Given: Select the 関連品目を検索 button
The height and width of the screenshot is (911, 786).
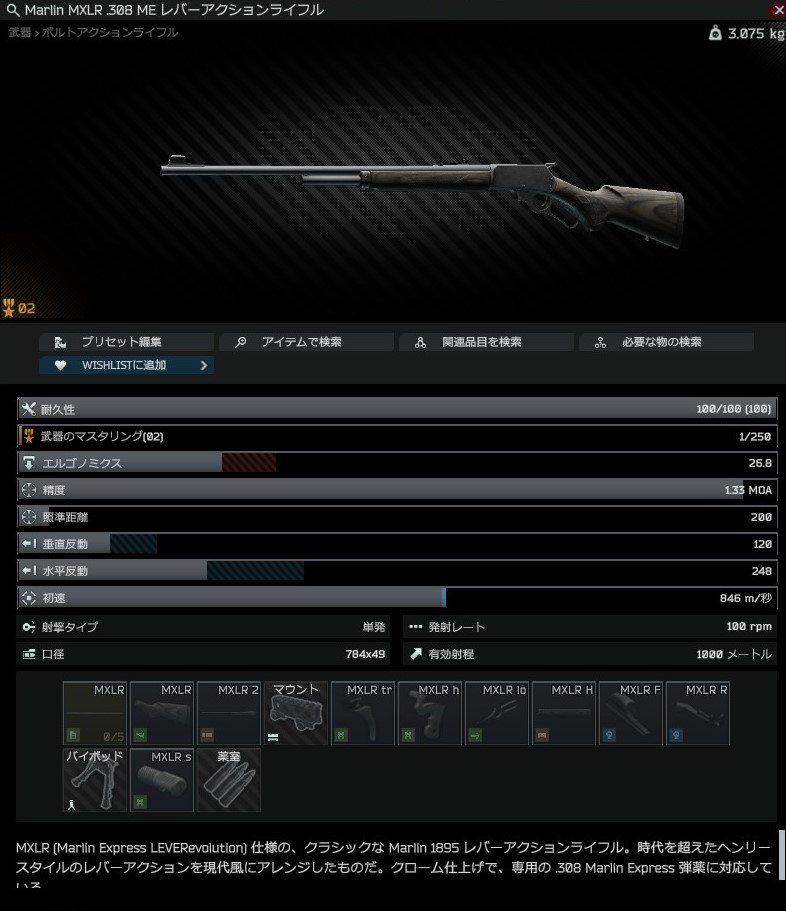Looking at the screenshot, I should click(486, 342).
